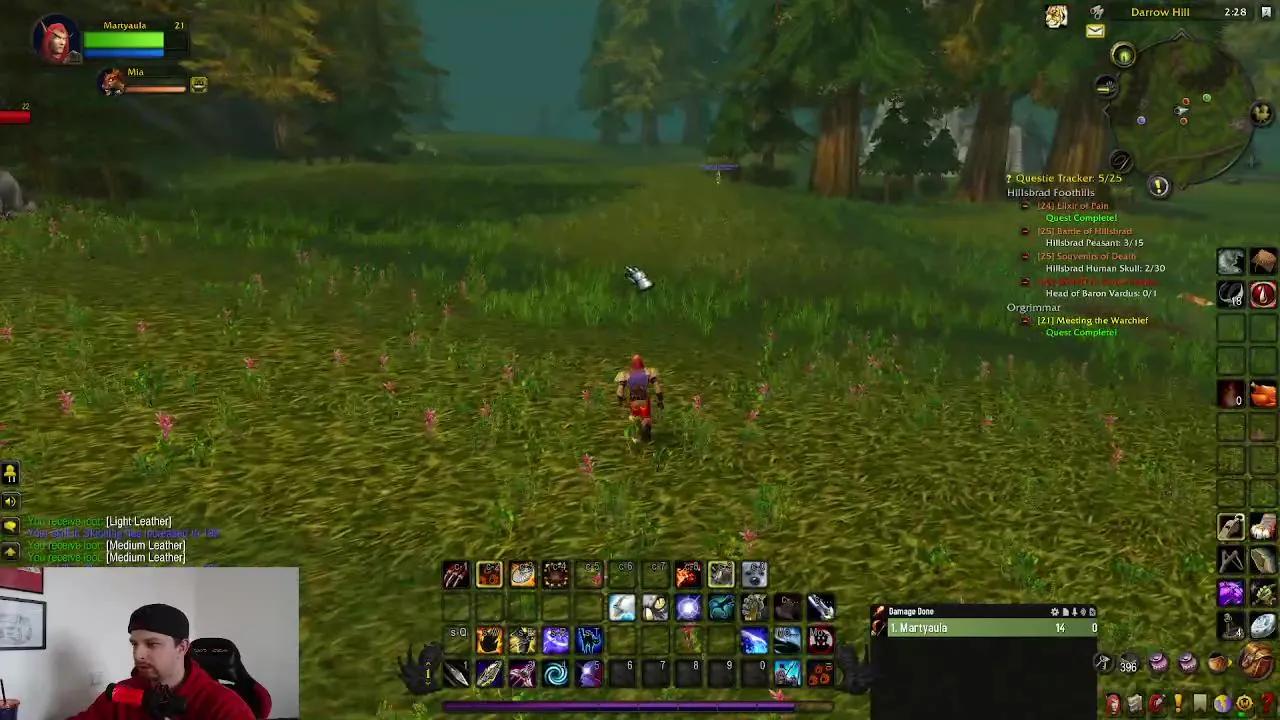Image resolution: width=1280 pixels, height=720 pixels.
Task: Click the [Medium Leather] loot link in chat
Action: coord(146,545)
